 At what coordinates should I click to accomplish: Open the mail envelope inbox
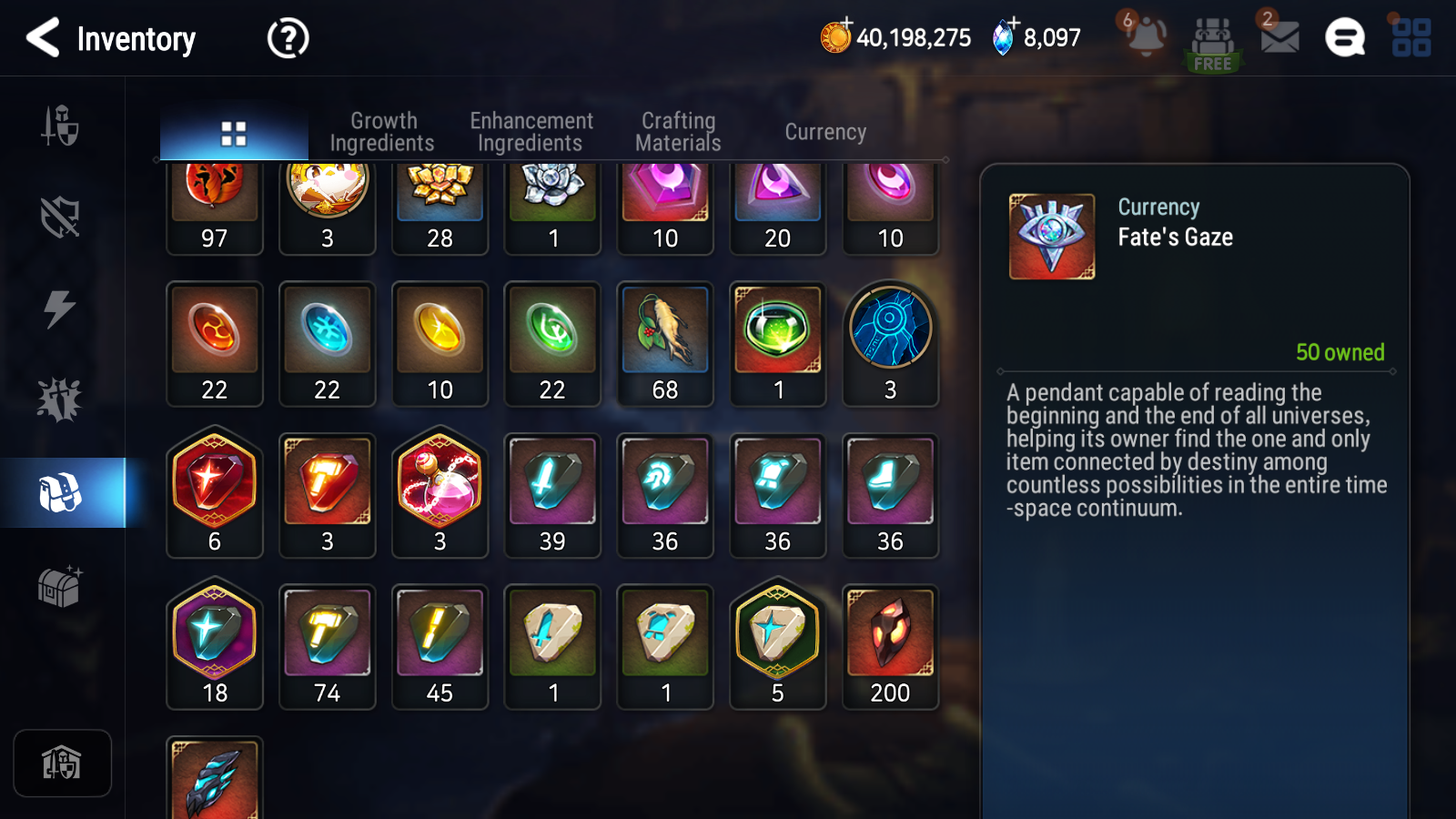coord(1279,37)
